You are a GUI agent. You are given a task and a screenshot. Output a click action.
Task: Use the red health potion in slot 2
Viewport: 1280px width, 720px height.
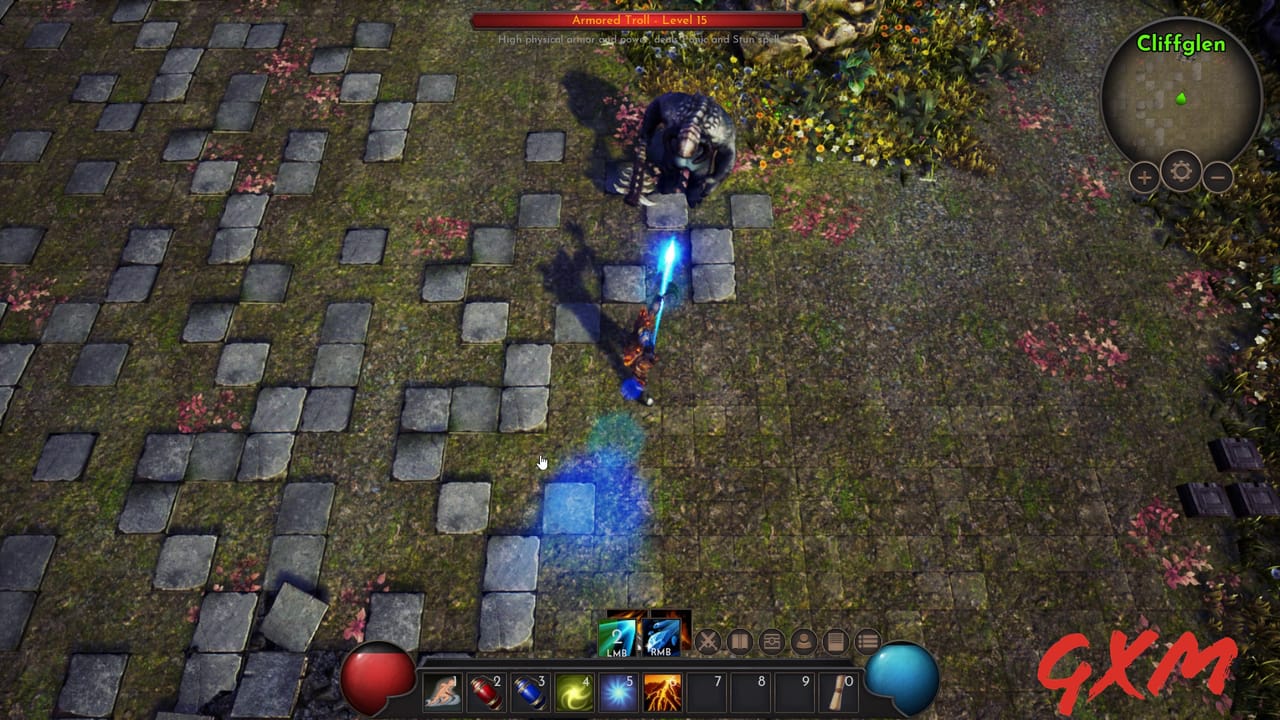pyautogui.click(x=487, y=691)
